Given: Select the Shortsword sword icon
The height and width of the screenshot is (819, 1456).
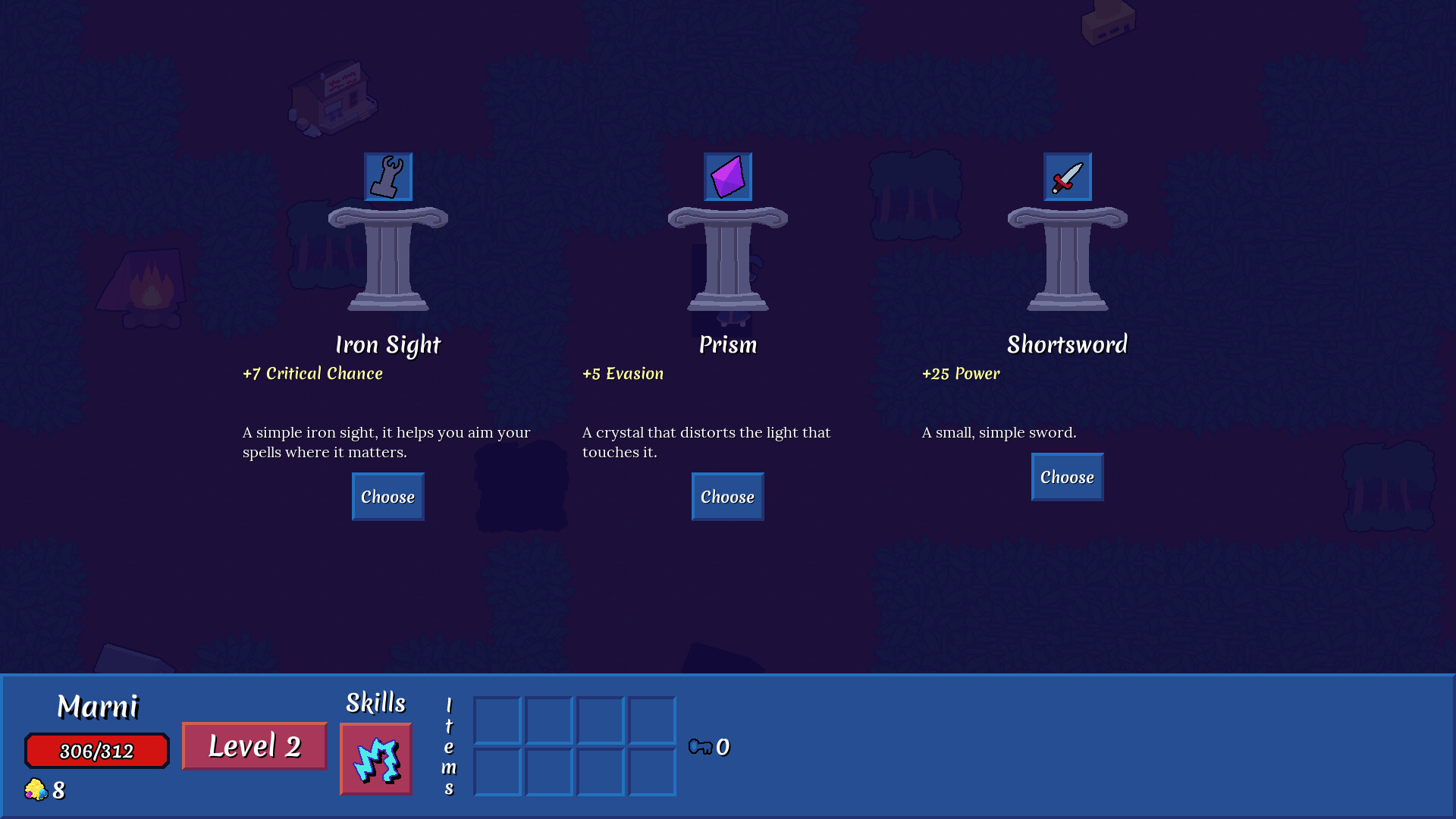Looking at the screenshot, I should [x=1067, y=177].
